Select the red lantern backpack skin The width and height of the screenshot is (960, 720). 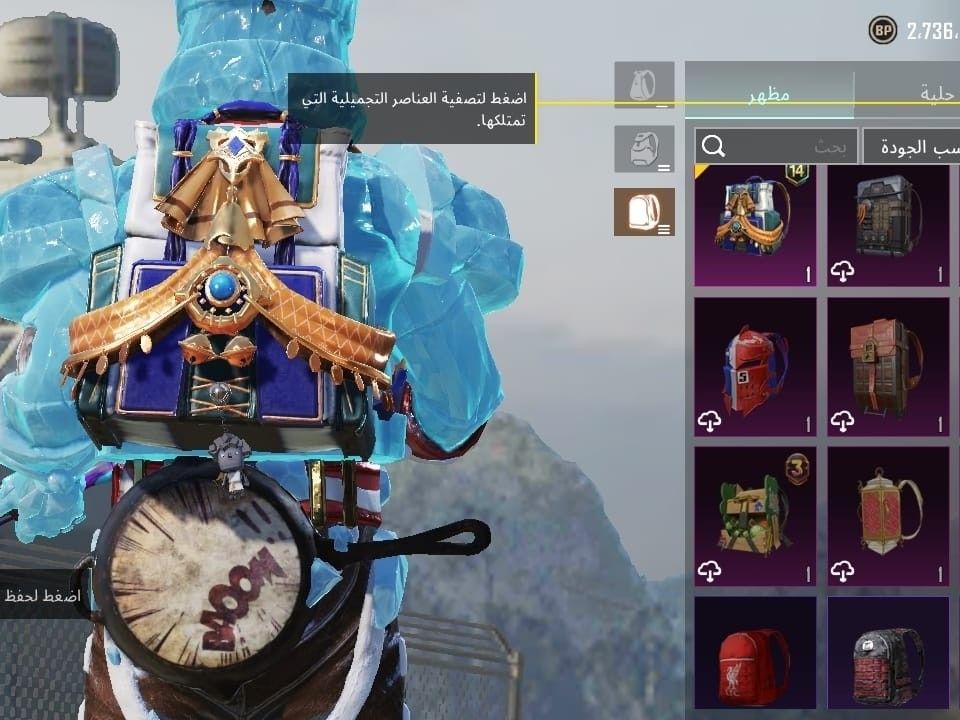coord(888,516)
